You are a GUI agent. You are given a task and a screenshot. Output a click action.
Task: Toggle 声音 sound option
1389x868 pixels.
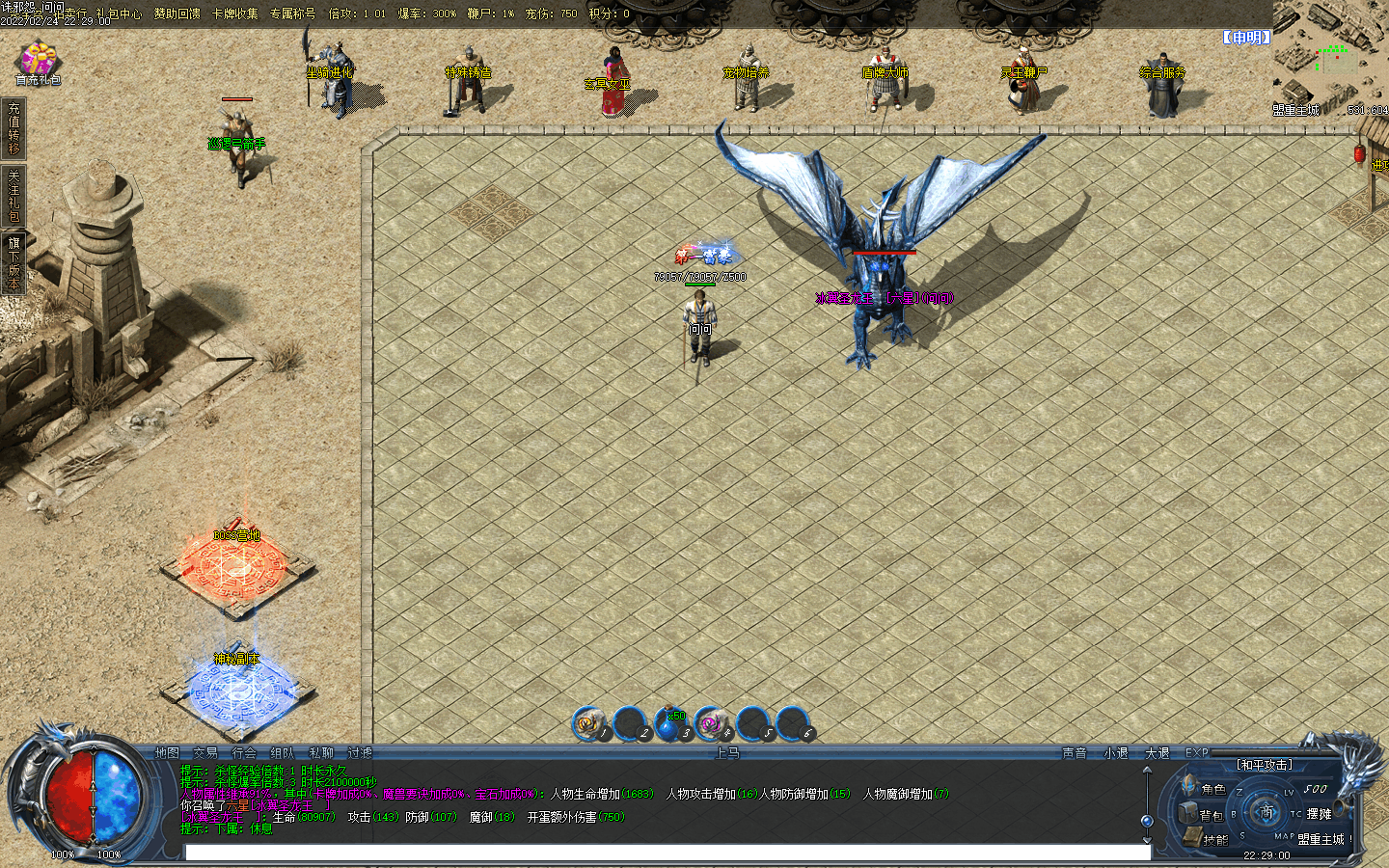tap(1075, 753)
